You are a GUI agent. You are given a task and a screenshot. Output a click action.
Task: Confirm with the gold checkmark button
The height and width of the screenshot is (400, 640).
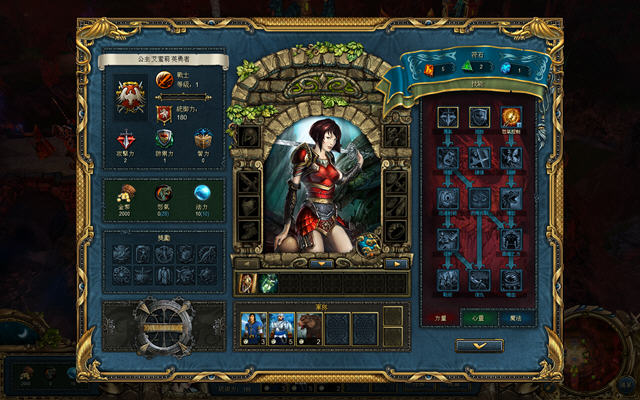479,345
